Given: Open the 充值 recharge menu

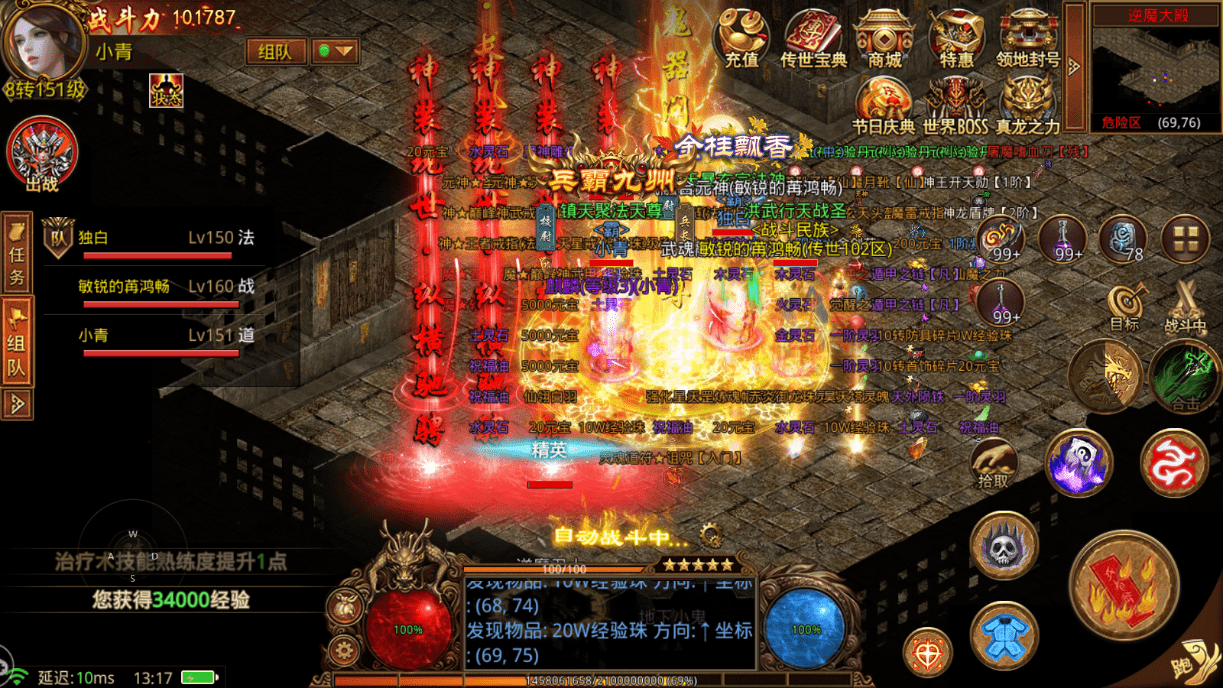Looking at the screenshot, I should point(741,38).
